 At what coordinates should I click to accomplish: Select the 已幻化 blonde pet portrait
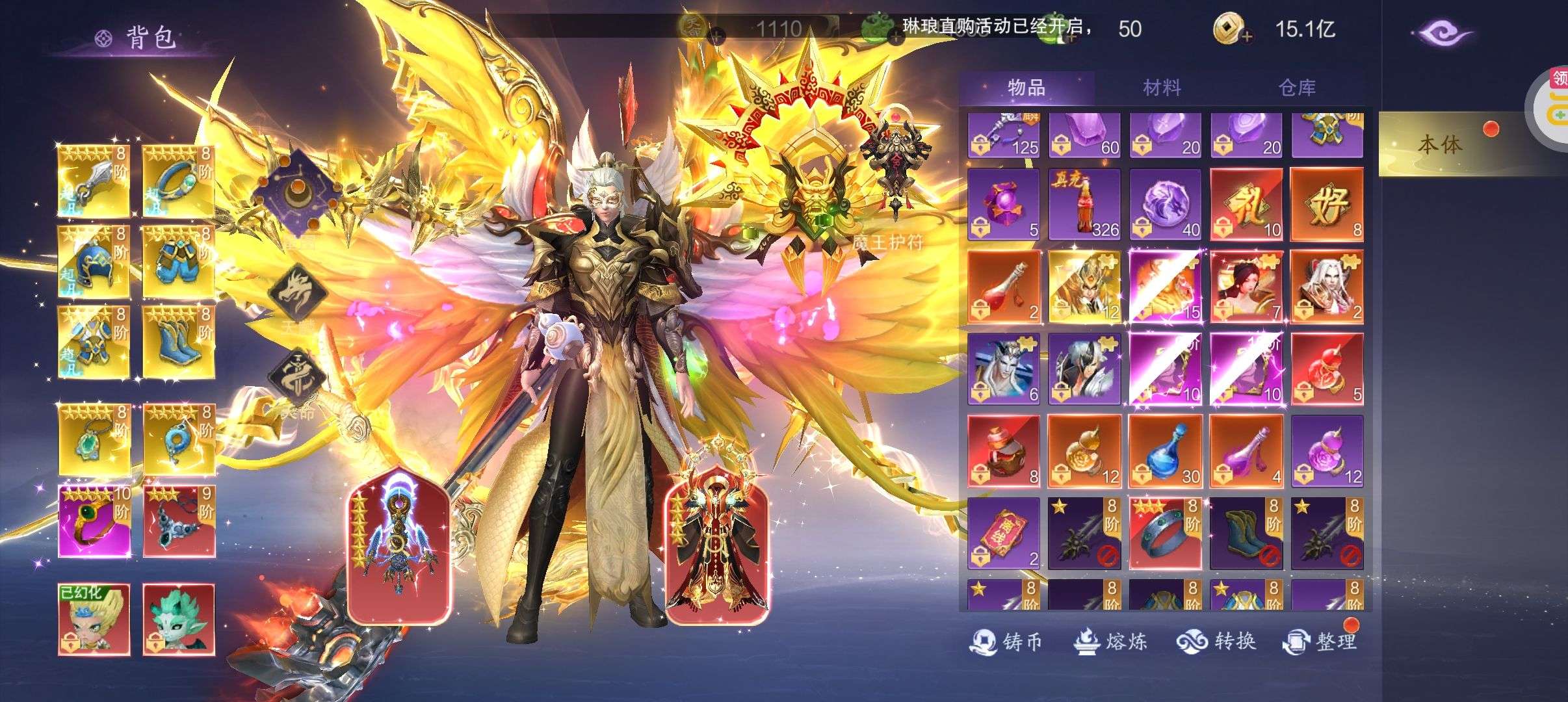click(94, 619)
